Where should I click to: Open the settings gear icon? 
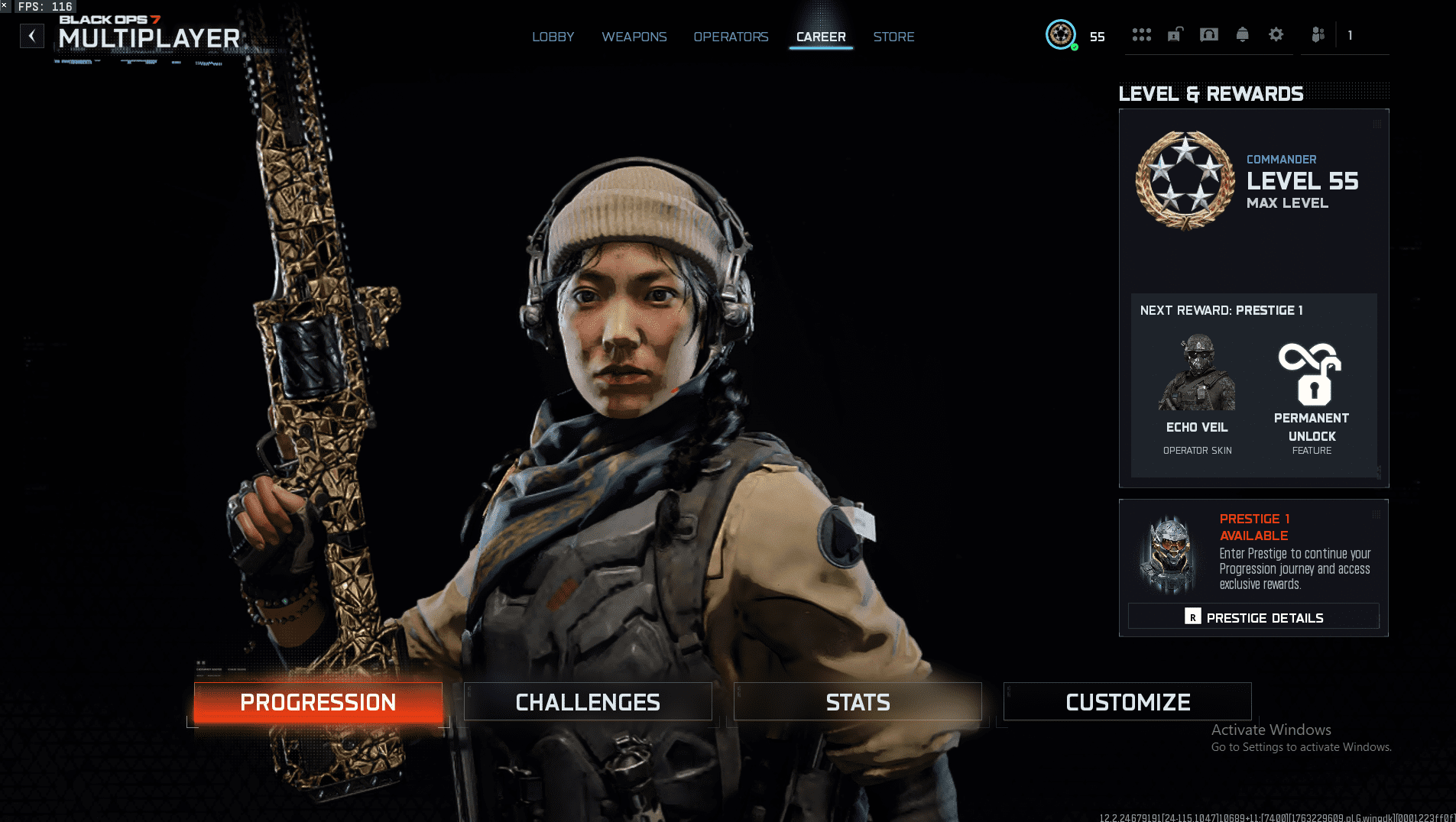point(1276,34)
